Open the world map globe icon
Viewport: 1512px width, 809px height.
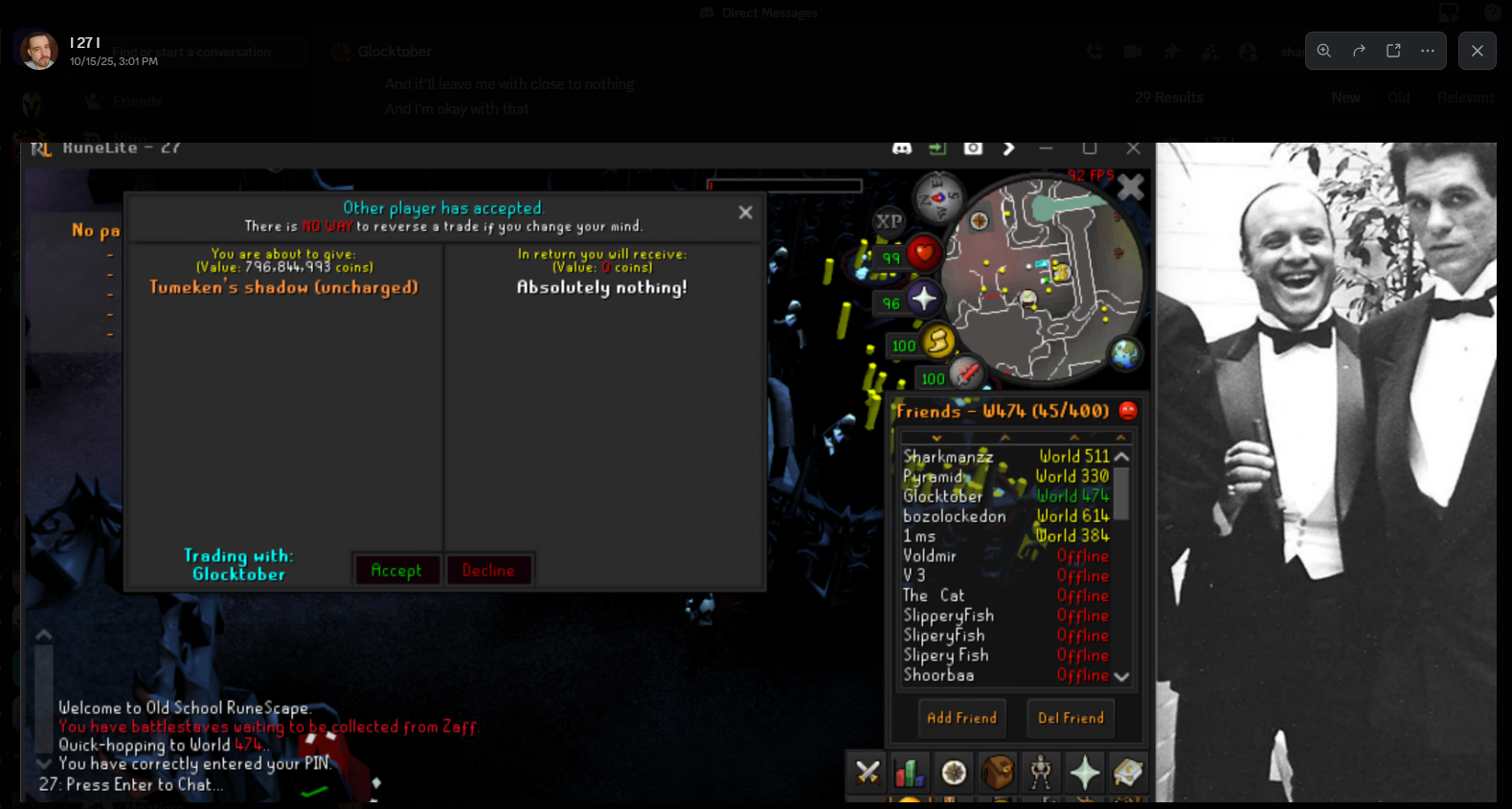pyautogui.click(x=1125, y=354)
